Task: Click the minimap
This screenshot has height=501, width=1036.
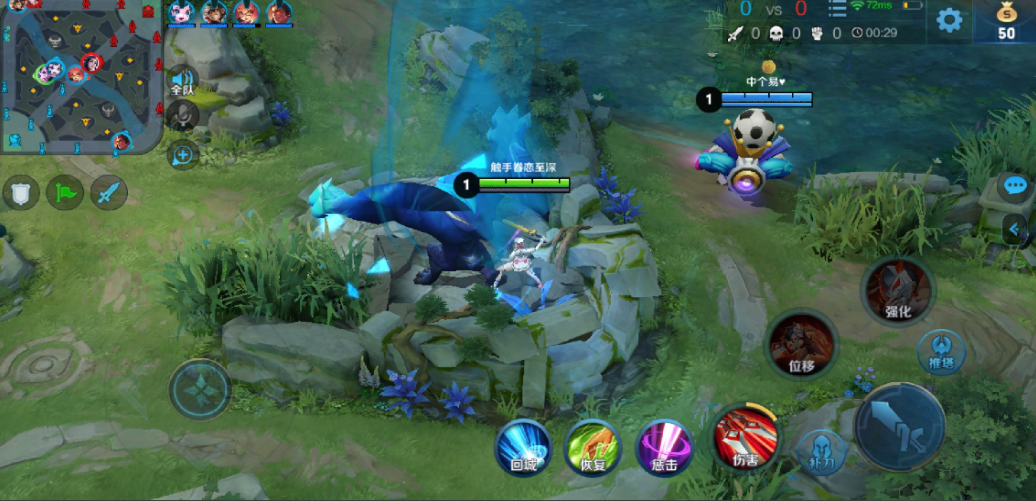Action: (80, 78)
